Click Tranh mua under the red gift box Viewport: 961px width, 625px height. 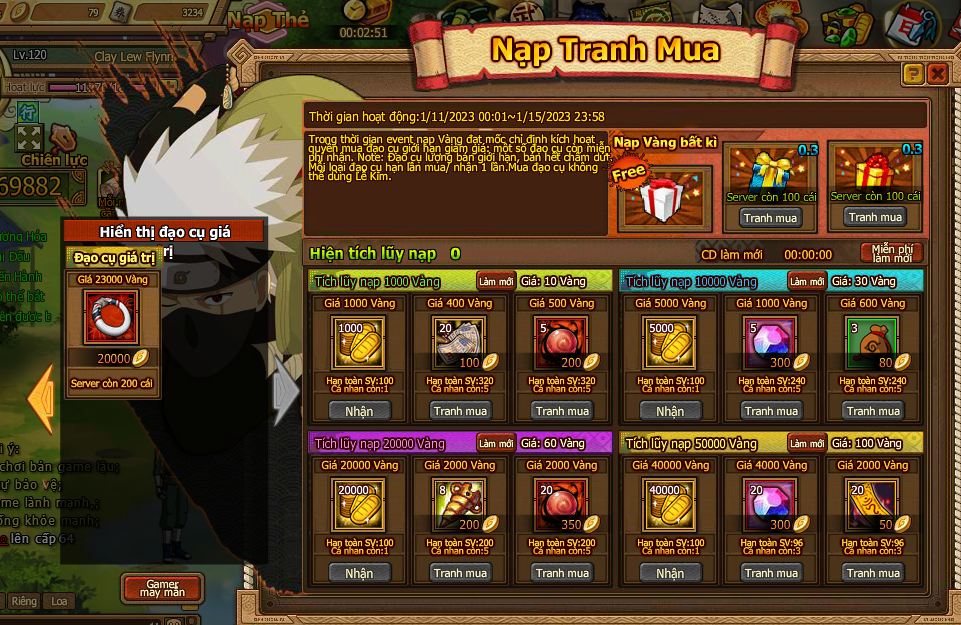coord(873,217)
